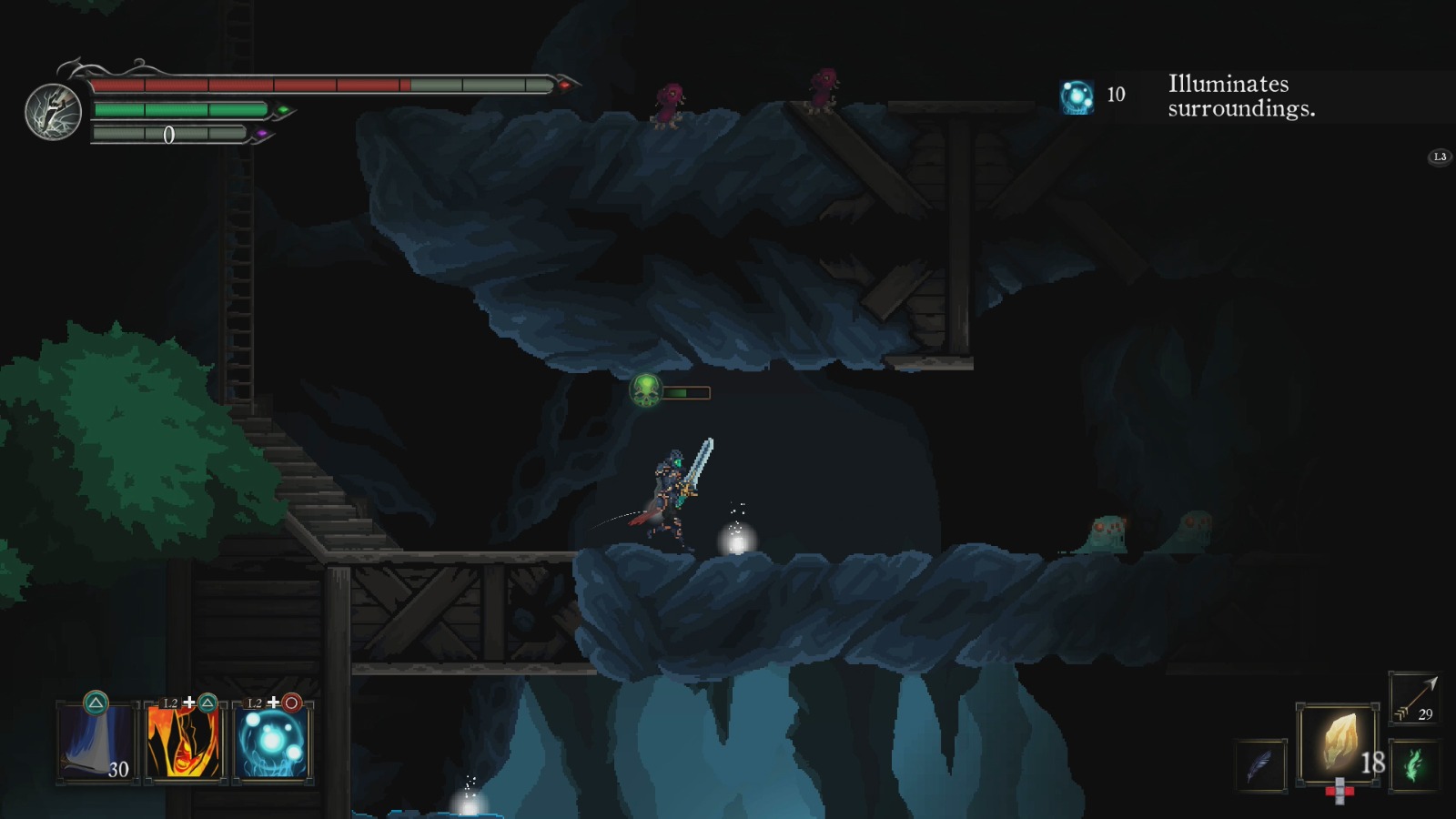
Task: Click the green gem capping the stamina bar
Action: click(284, 108)
